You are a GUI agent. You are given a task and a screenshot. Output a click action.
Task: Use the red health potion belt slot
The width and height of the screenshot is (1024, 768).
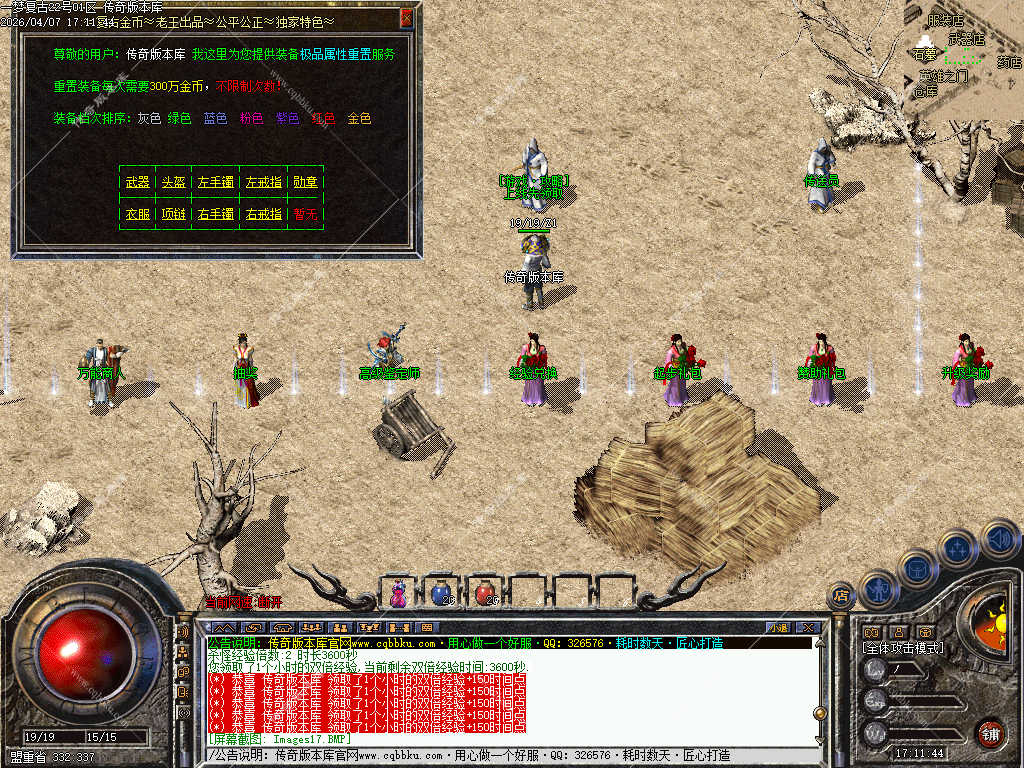tap(485, 593)
